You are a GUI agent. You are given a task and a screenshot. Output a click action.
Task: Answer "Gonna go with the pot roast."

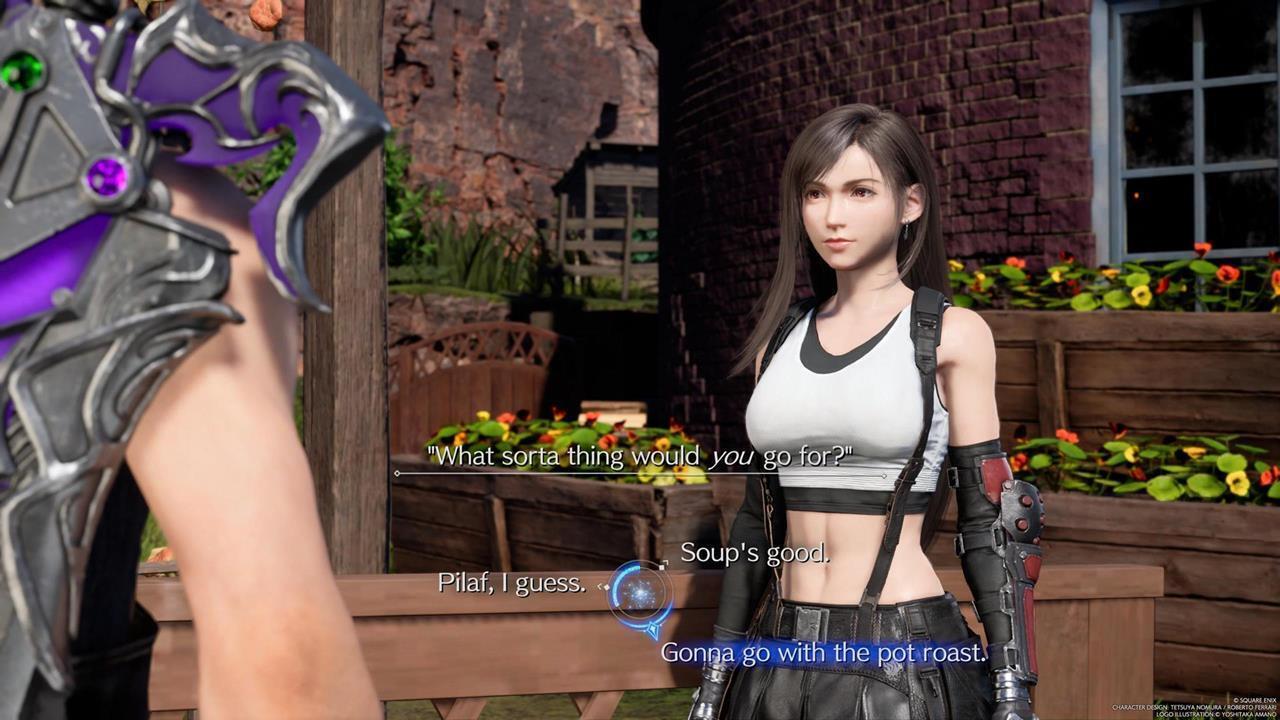point(824,653)
